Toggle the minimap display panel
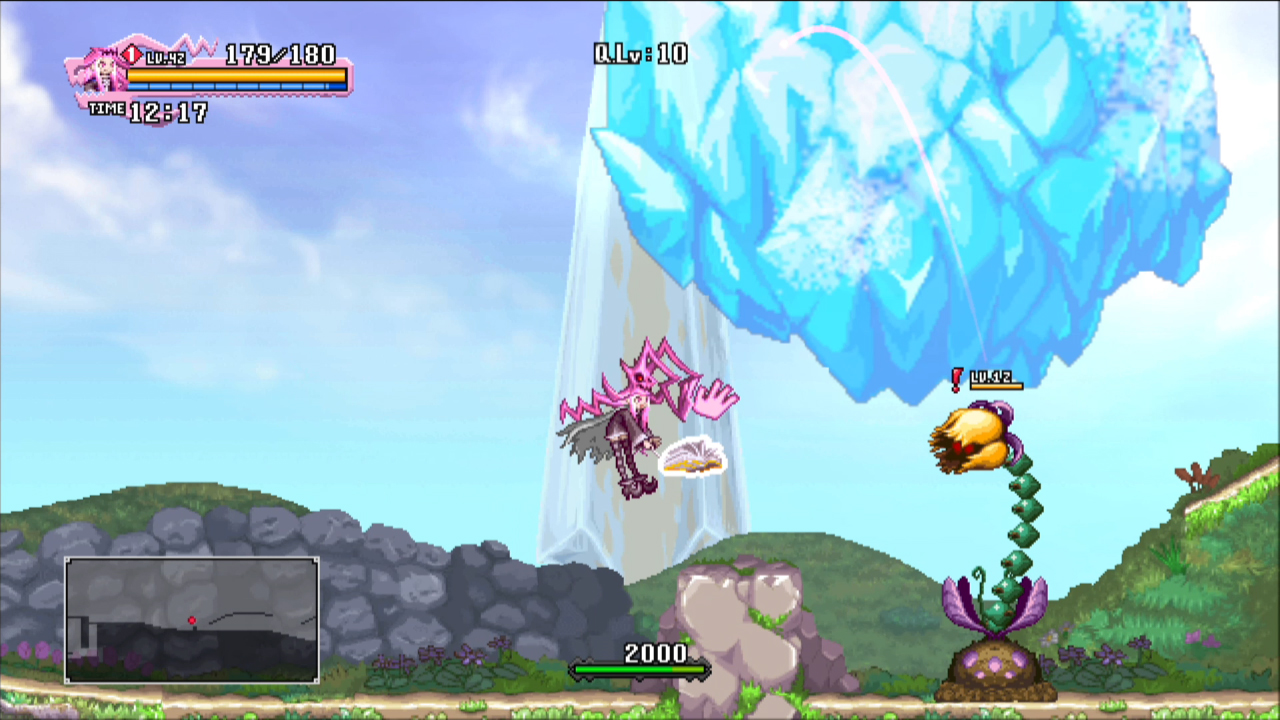The height and width of the screenshot is (720, 1280). 190,618
